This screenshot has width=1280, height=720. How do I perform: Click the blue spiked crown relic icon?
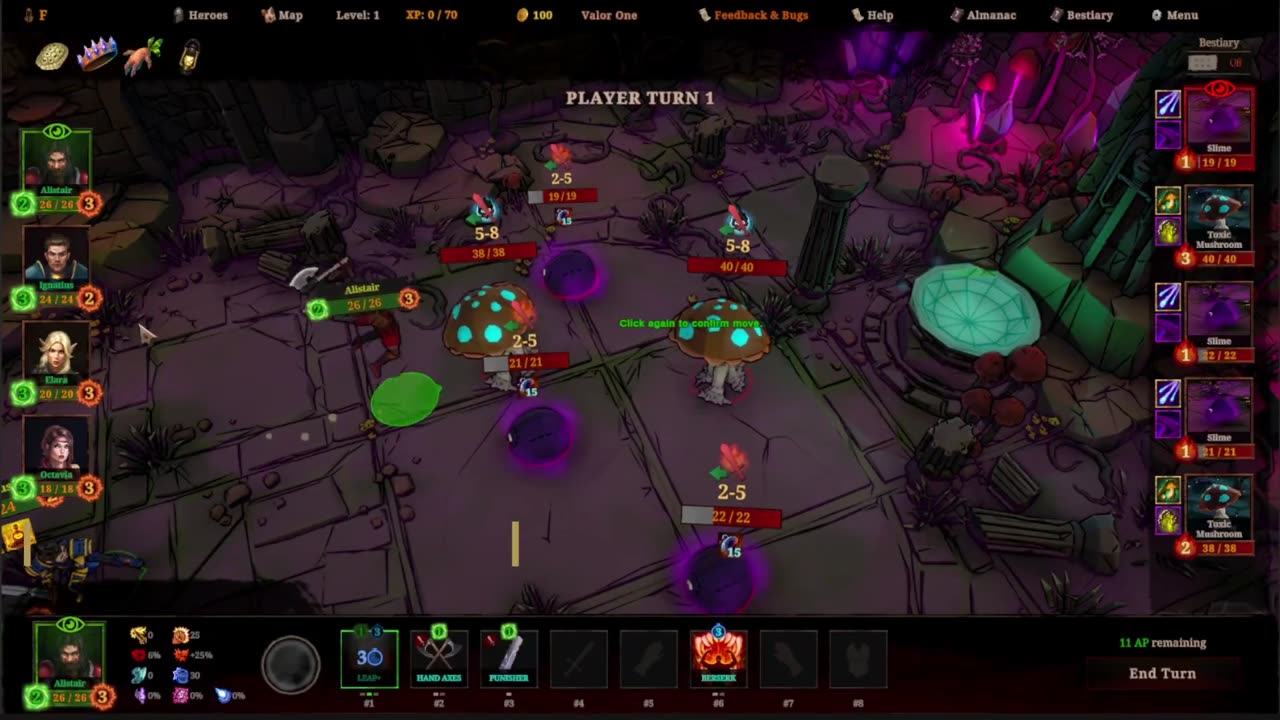[x=97, y=55]
